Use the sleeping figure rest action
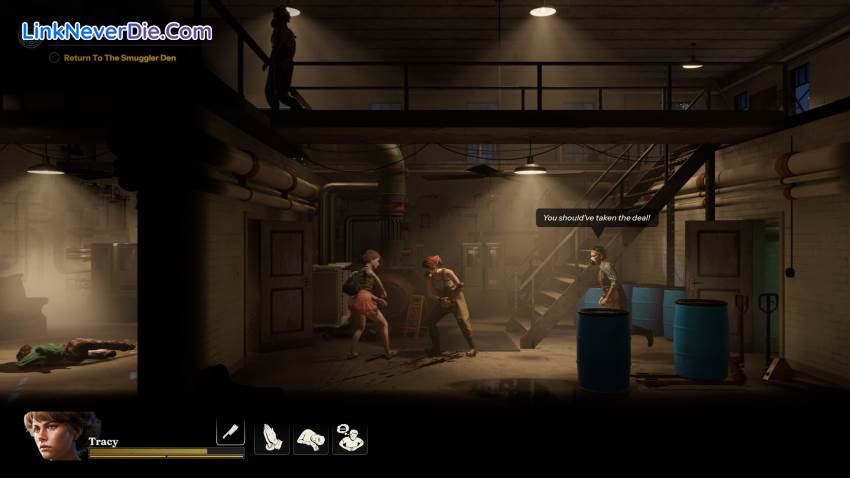Viewport: 850px width, 478px height. (310, 438)
